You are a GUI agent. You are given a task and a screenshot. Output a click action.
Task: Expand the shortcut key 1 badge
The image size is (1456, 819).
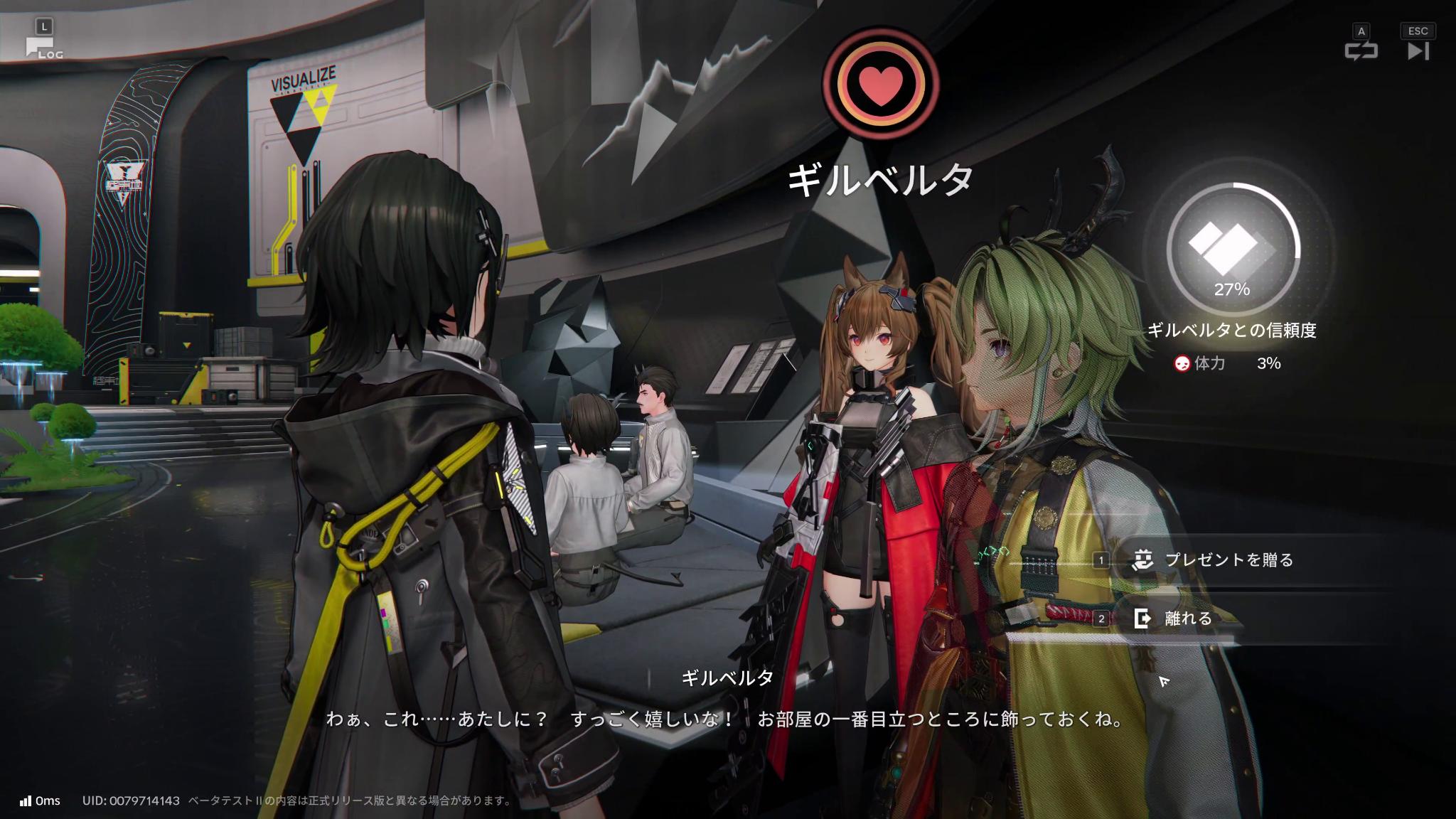pyautogui.click(x=1101, y=560)
